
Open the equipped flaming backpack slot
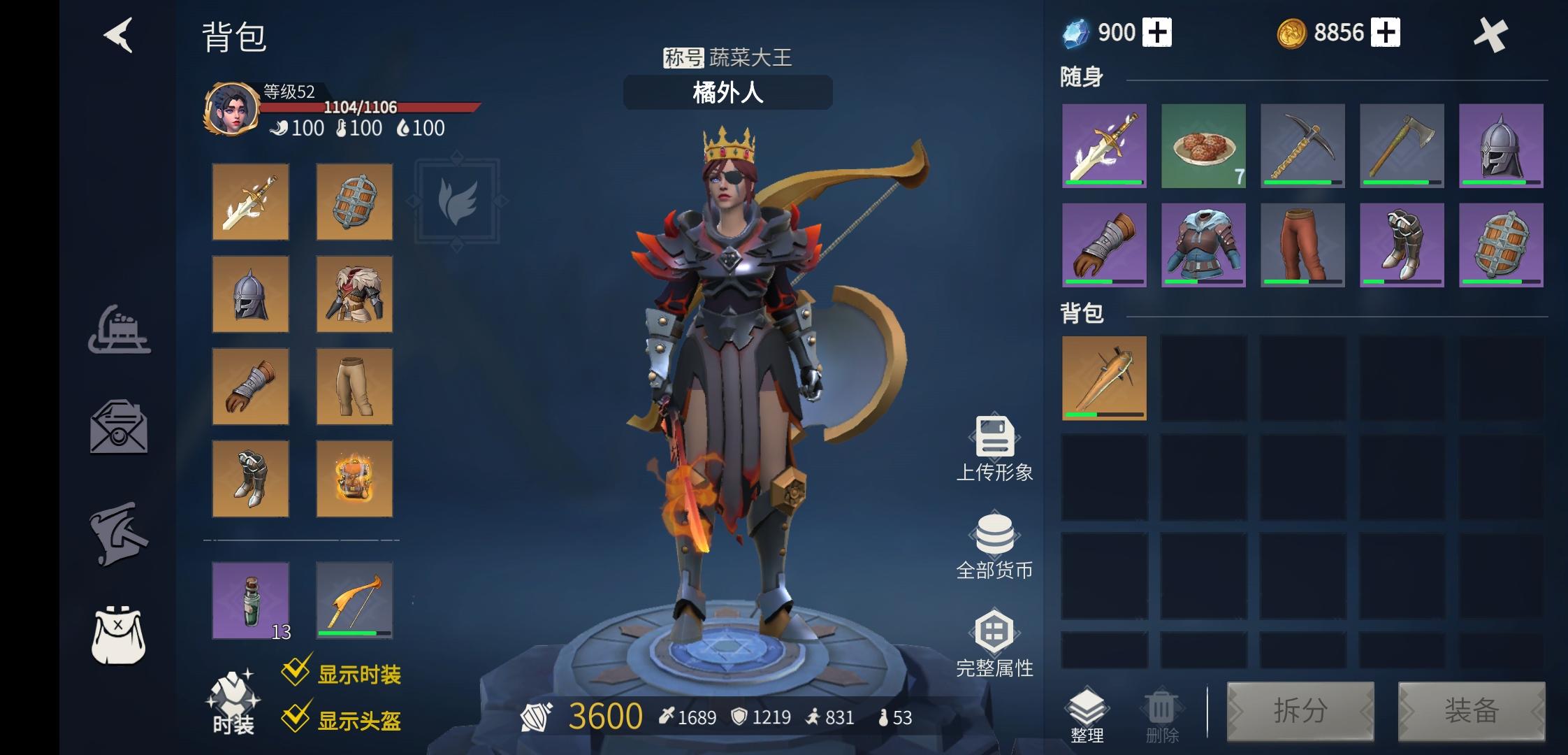[x=354, y=479]
